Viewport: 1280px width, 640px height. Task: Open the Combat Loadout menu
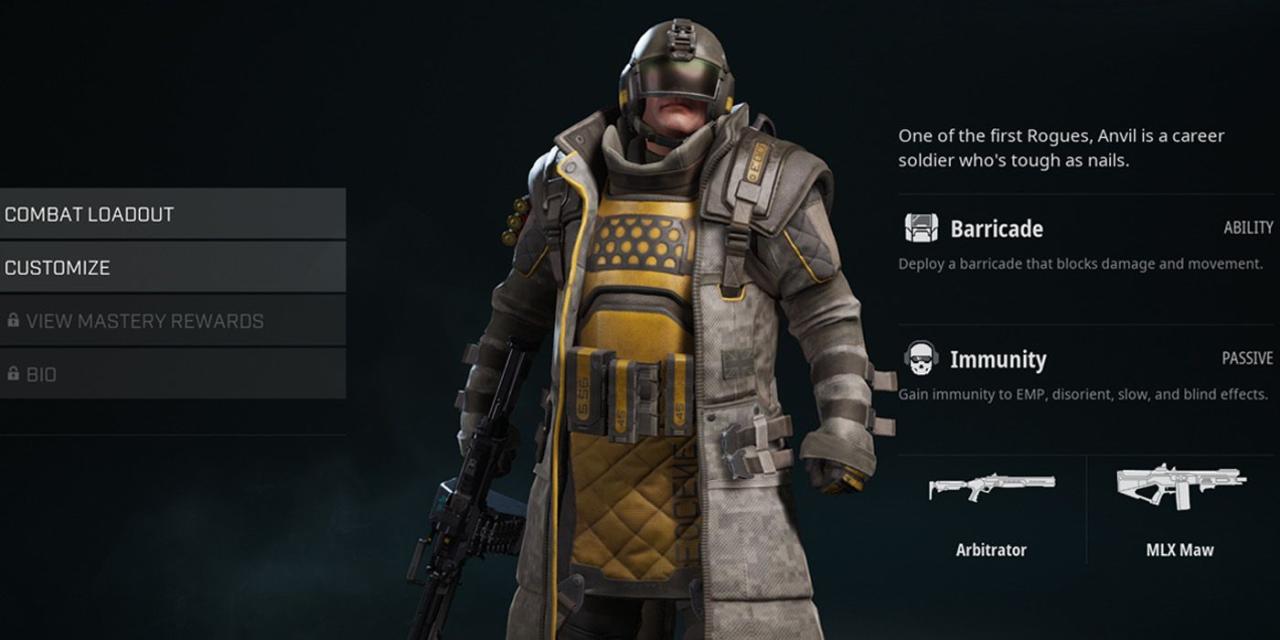tap(172, 214)
